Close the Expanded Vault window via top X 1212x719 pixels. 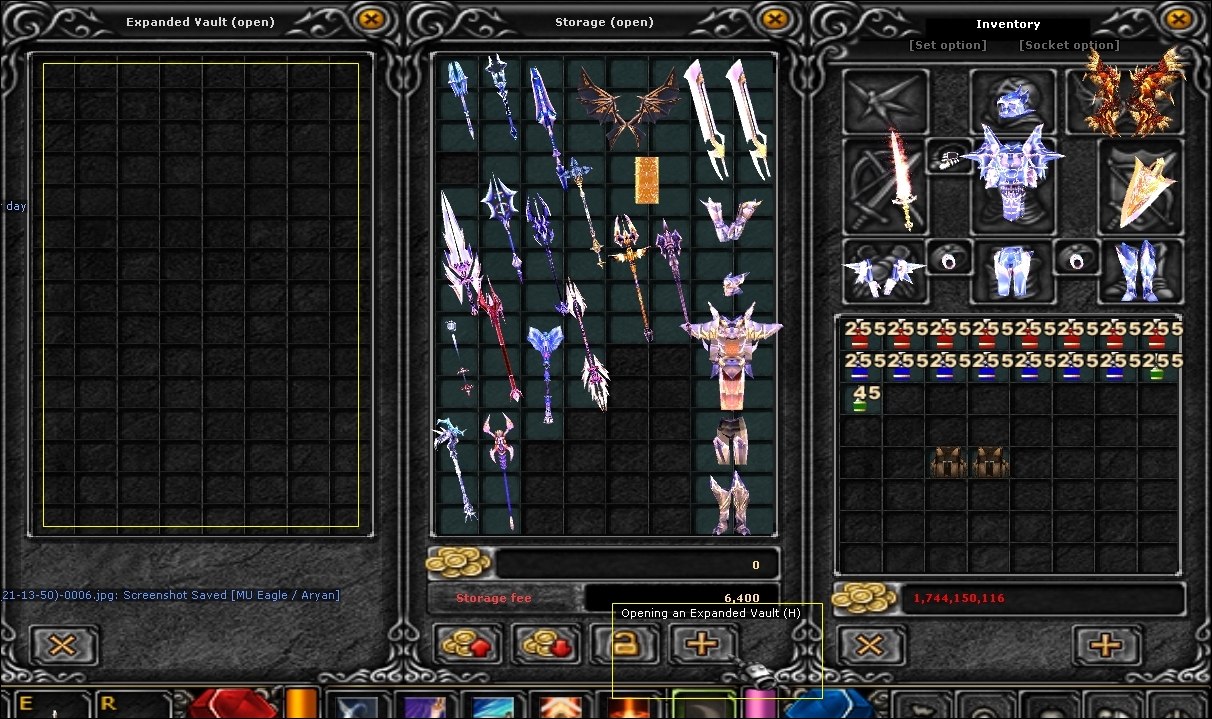pos(371,19)
